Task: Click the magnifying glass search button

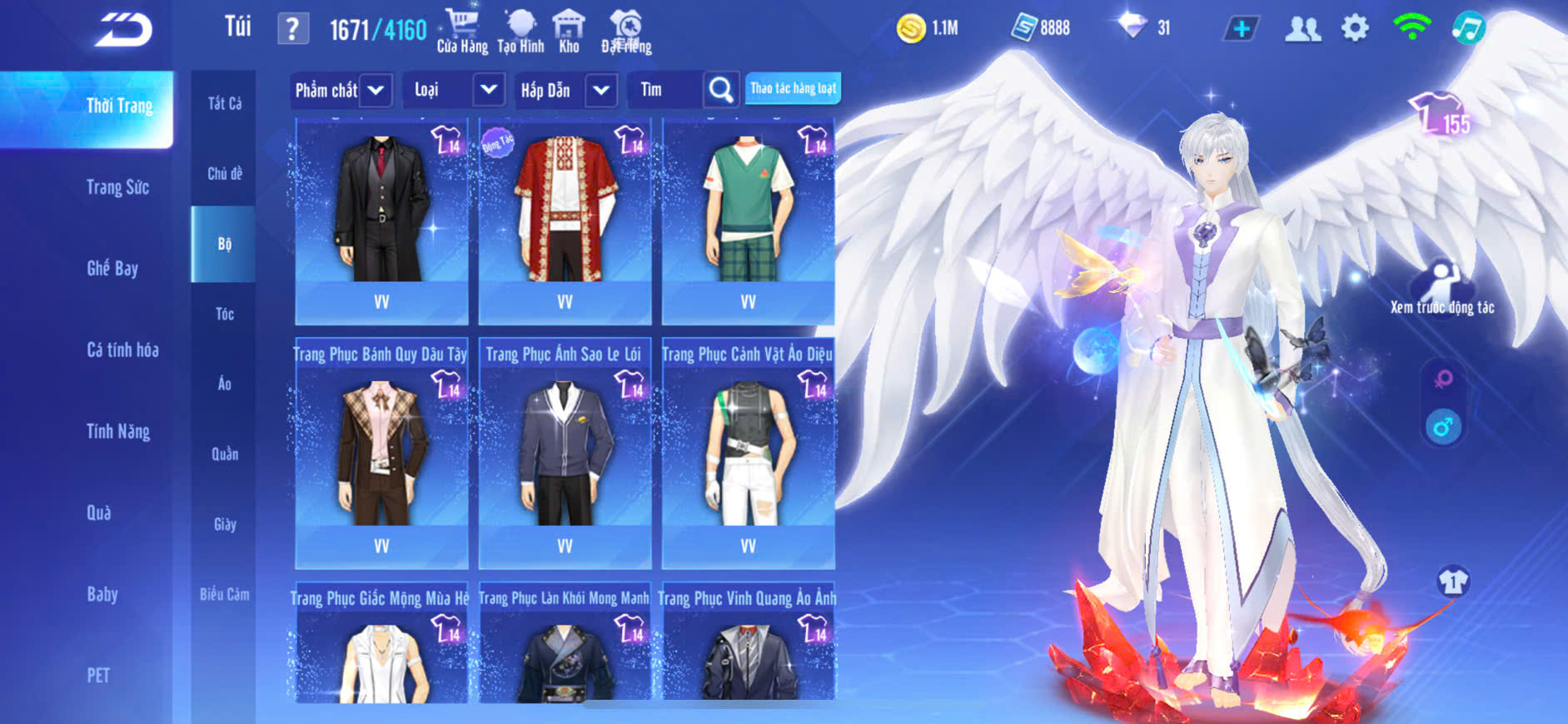Action: click(721, 90)
